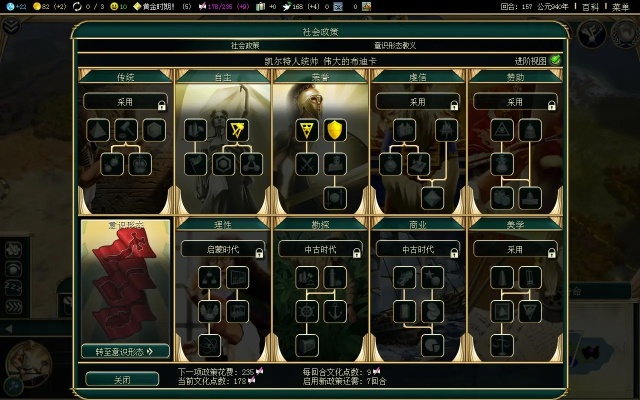The height and width of the screenshot is (400, 640).
Task: Toggle the 进阶视图 advanced view checkbox
Action: click(x=554, y=60)
